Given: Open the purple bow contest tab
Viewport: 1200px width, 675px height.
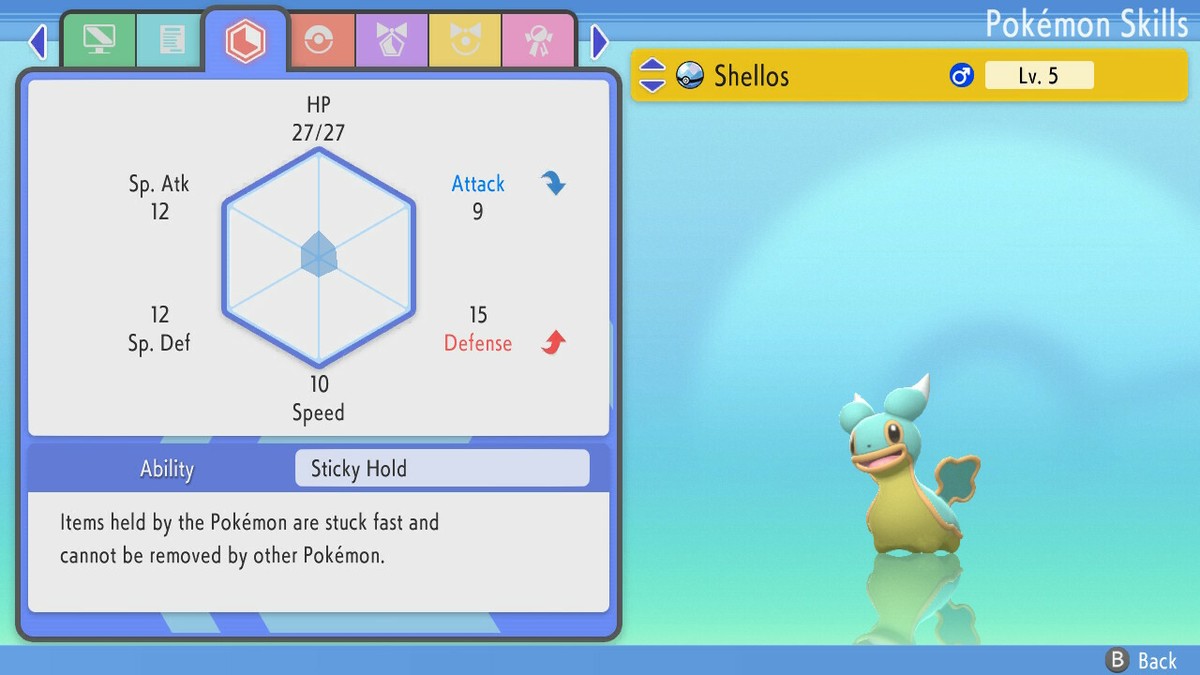Looking at the screenshot, I should coord(391,40).
